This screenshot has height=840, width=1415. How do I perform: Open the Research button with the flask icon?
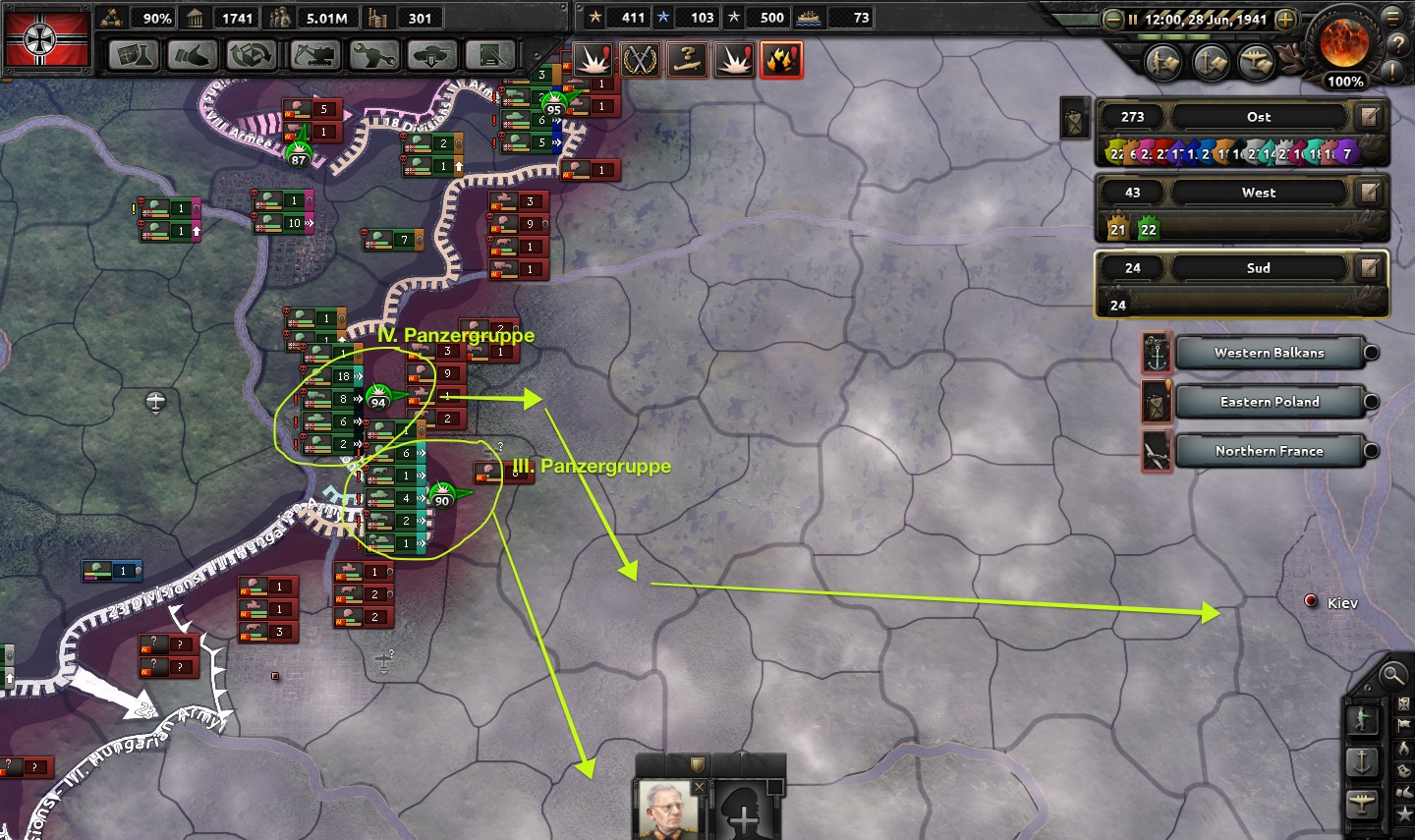point(134,55)
